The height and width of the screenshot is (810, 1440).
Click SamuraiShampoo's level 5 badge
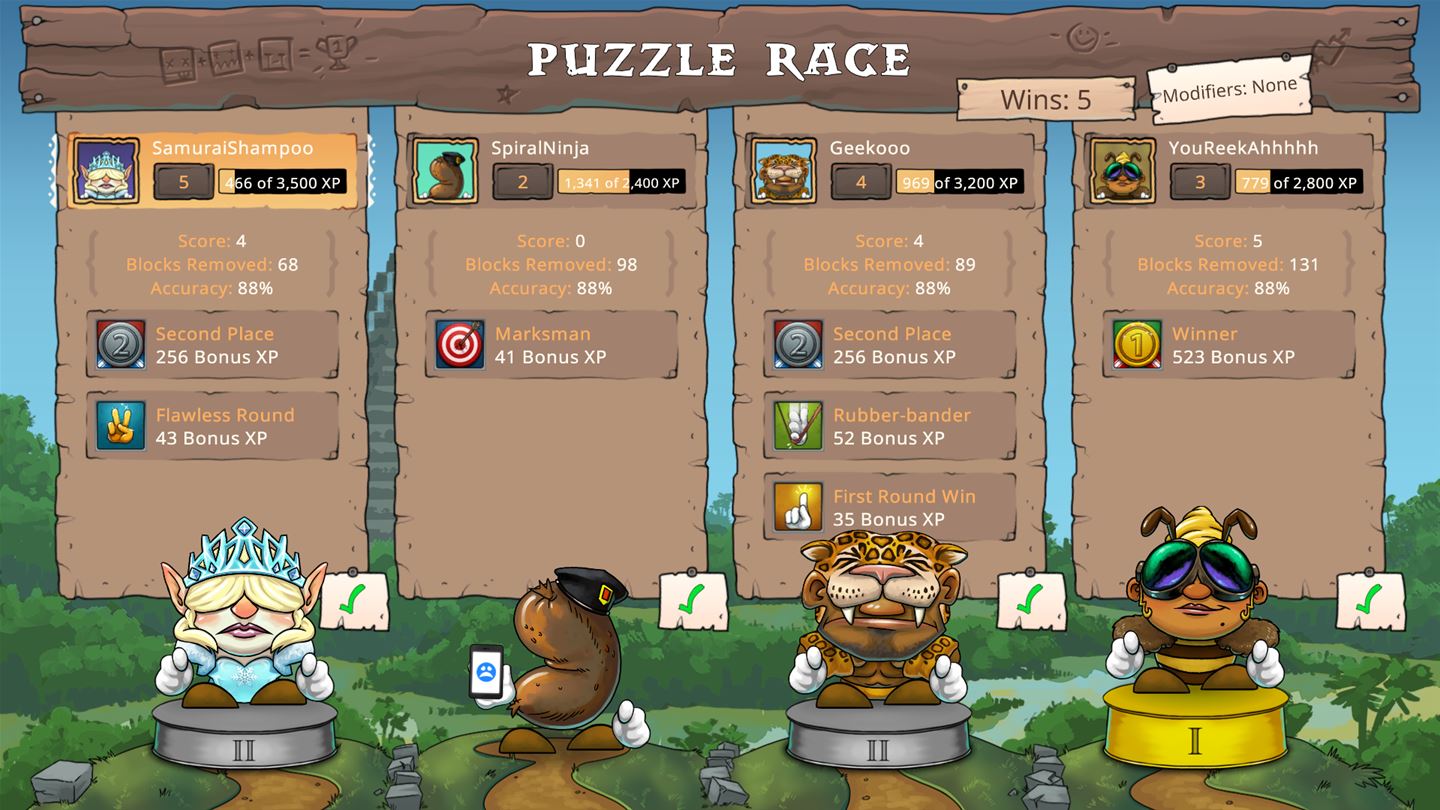[x=183, y=184]
